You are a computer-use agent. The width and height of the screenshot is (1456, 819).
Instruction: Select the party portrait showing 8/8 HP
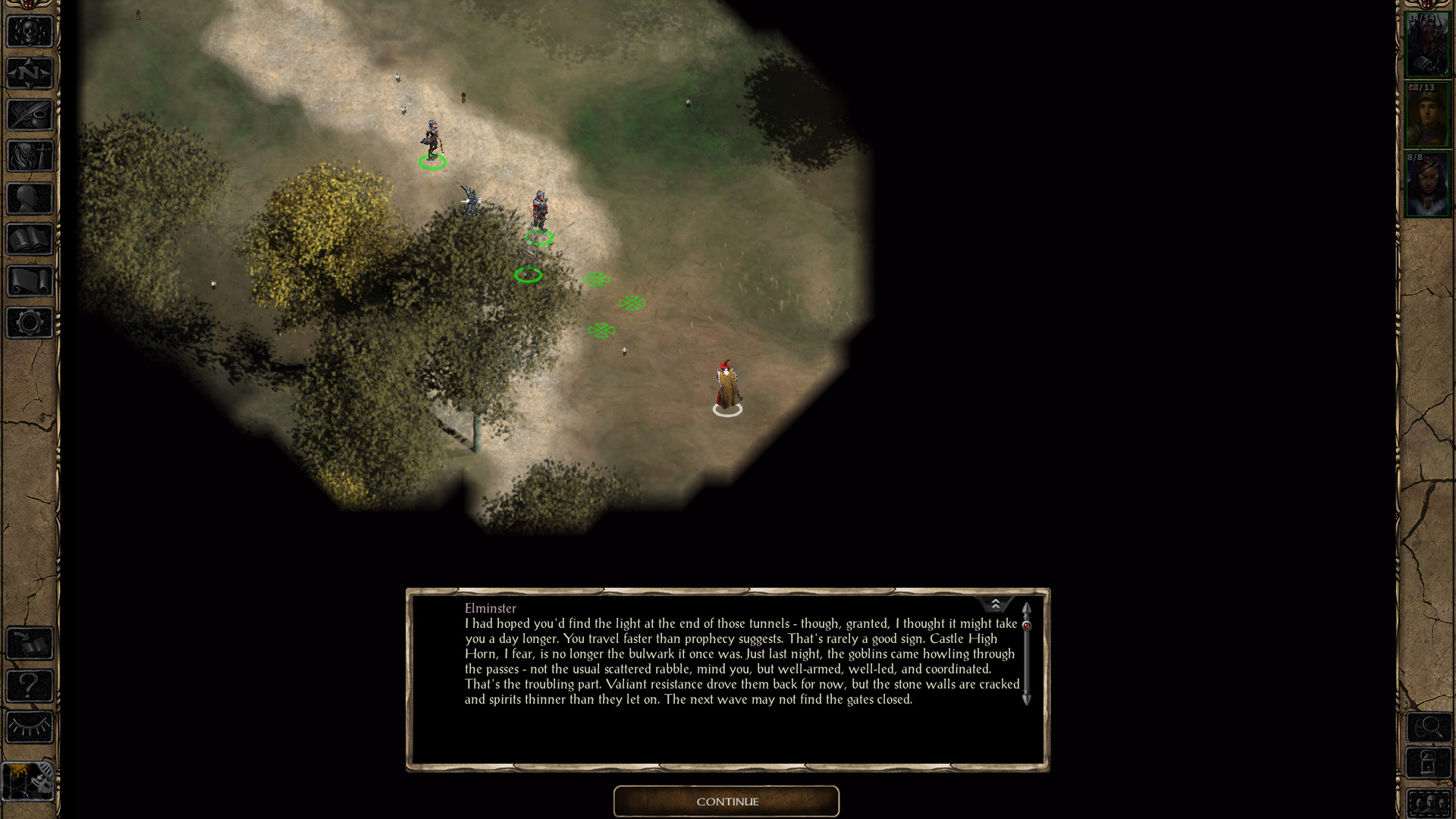click(1427, 184)
